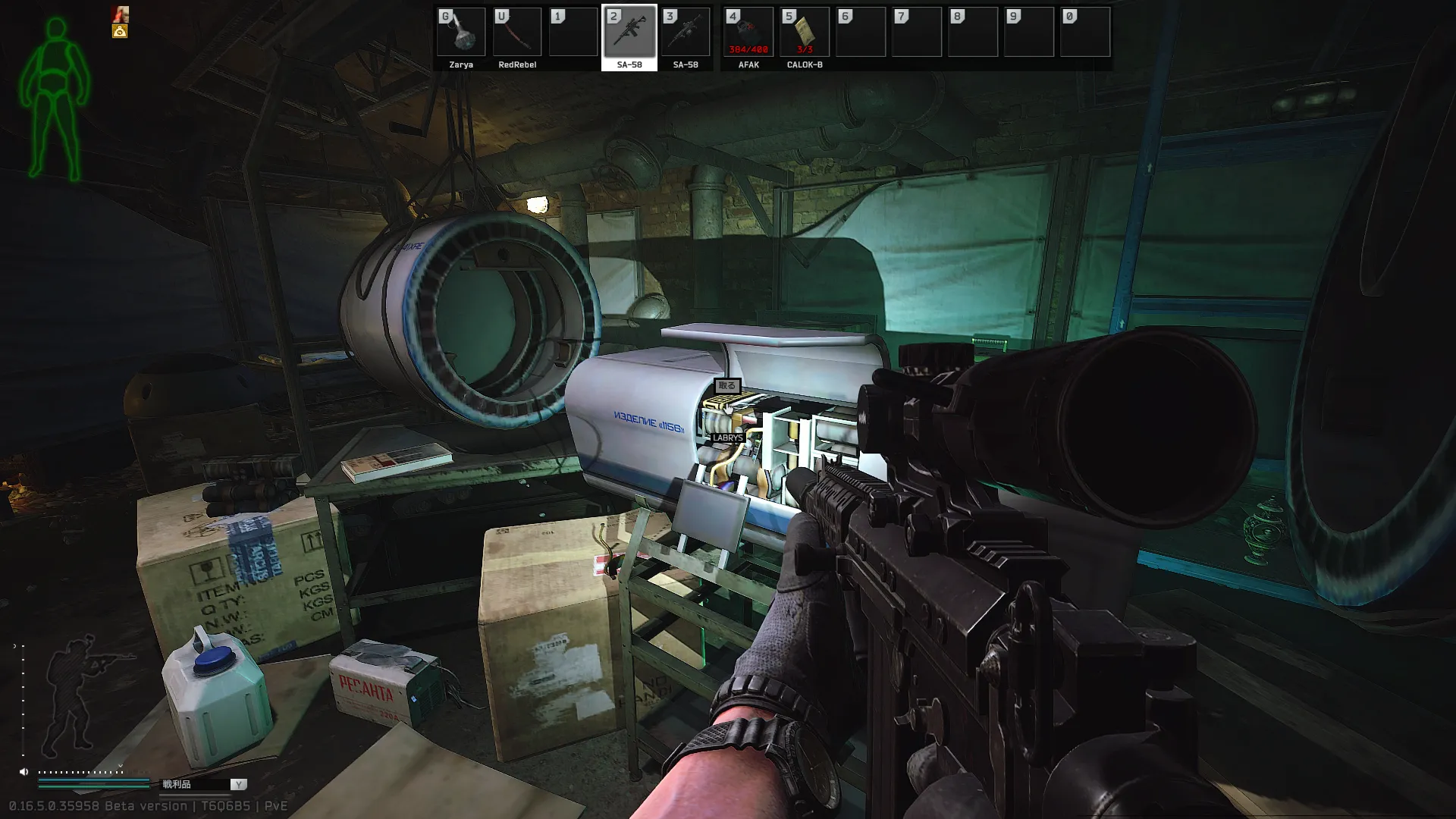This screenshot has height=819, width=1456.
Task: Select the CALOK-B hemostatic slot
Action: pyautogui.click(x=805, y=33)
